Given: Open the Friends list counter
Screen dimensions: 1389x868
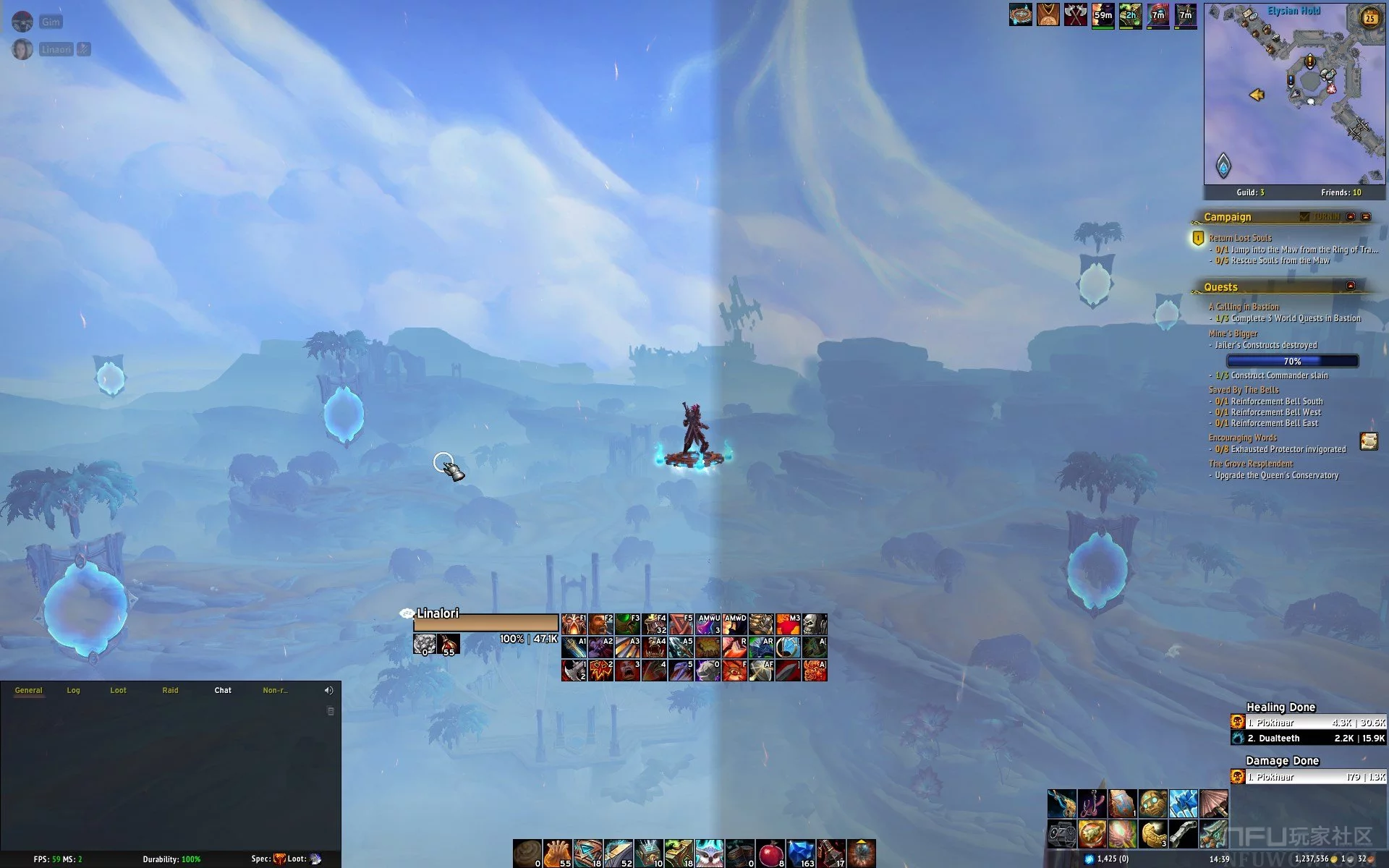Looking at the screenshot, I should pyautogui.click(x=1341, y=192).
